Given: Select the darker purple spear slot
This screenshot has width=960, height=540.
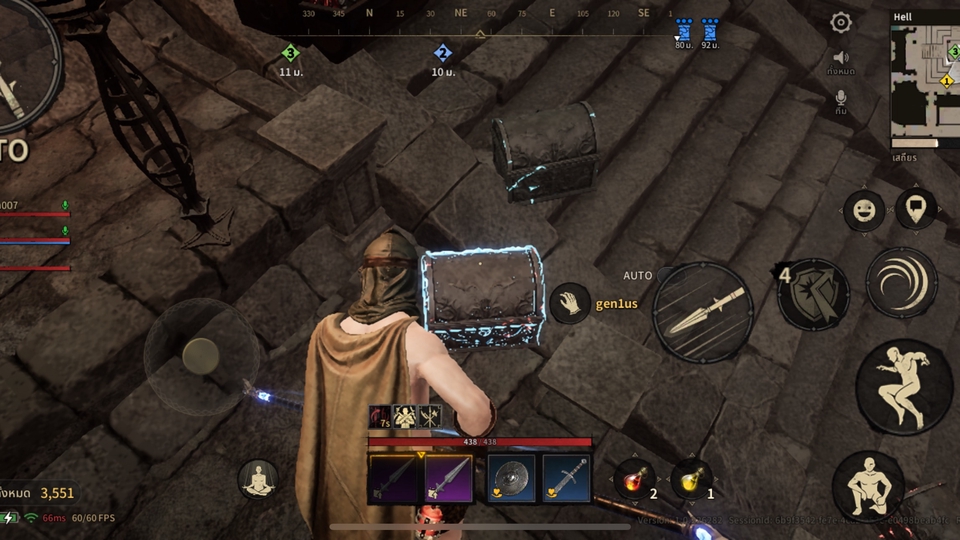Looking at the screenshot, I should click(x=394, y=479).
